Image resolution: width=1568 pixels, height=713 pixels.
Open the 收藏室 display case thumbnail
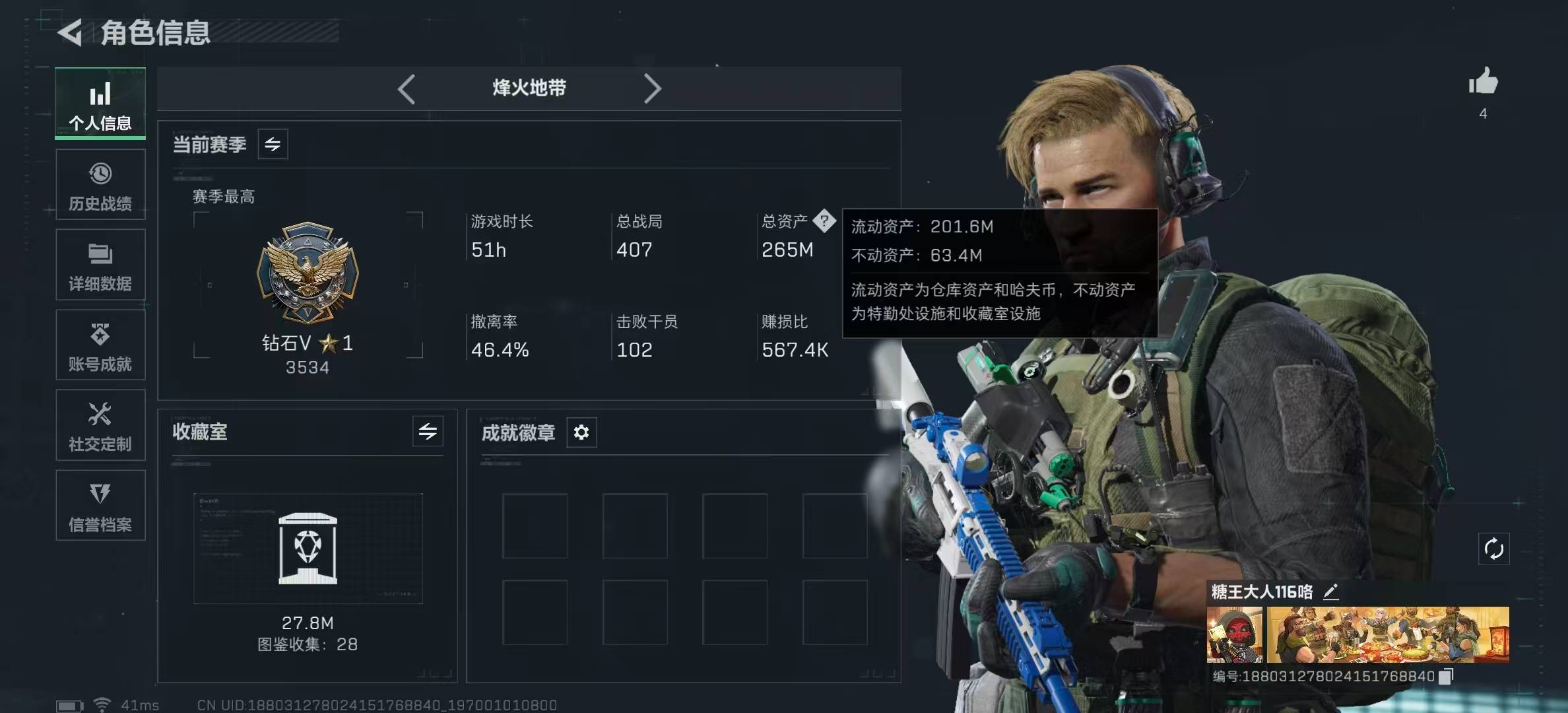pyautogui.click(x=308, y=548)
